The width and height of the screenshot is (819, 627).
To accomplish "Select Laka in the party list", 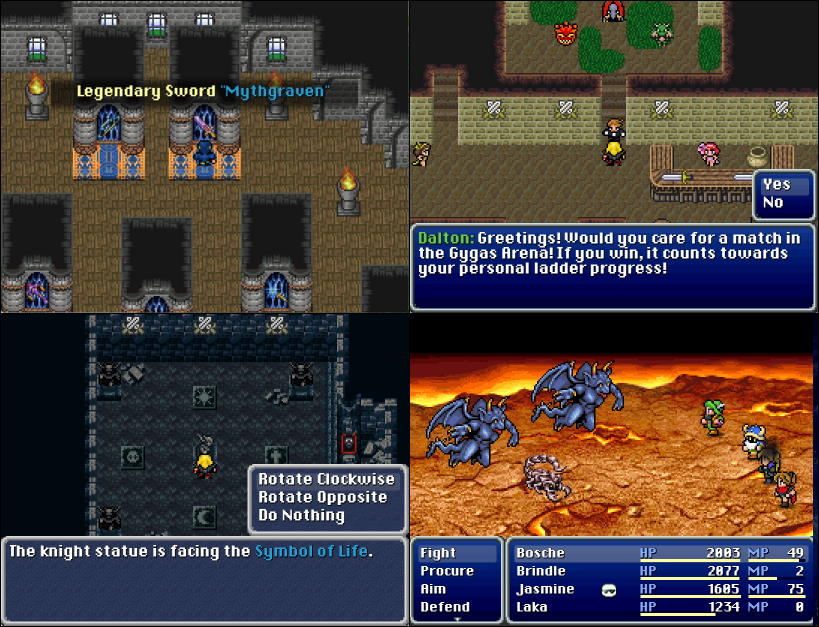I will [532, 607].
